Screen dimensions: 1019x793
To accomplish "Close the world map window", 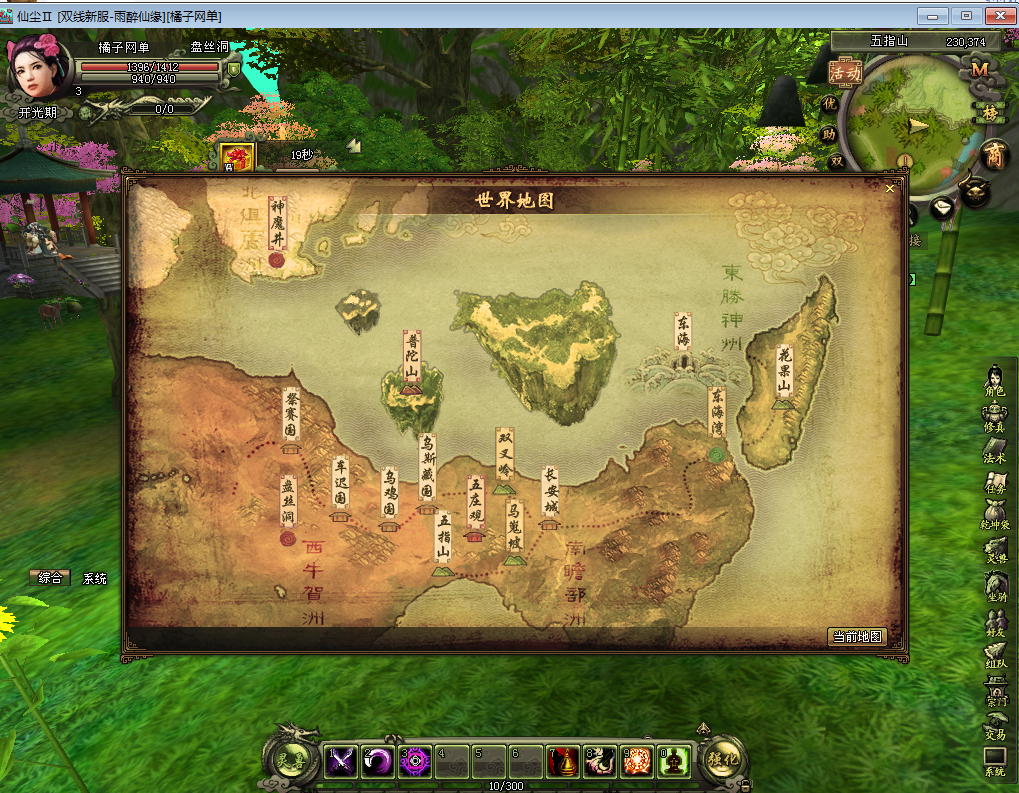I will (x=890, y=188).
